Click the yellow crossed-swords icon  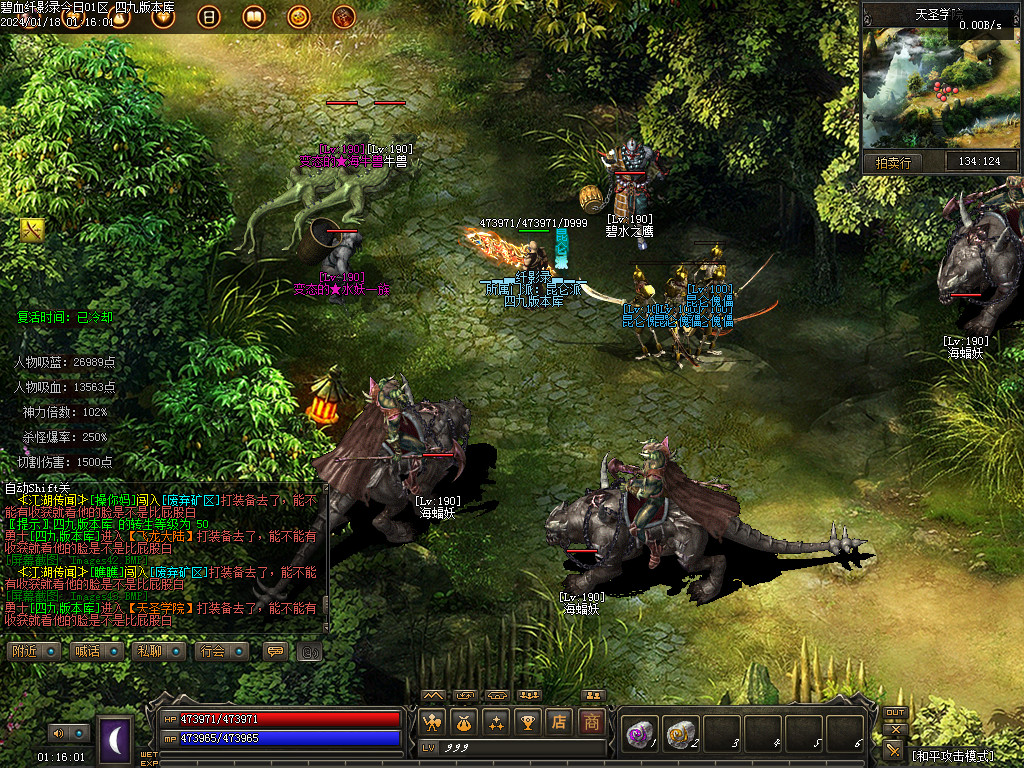point(32,230)
